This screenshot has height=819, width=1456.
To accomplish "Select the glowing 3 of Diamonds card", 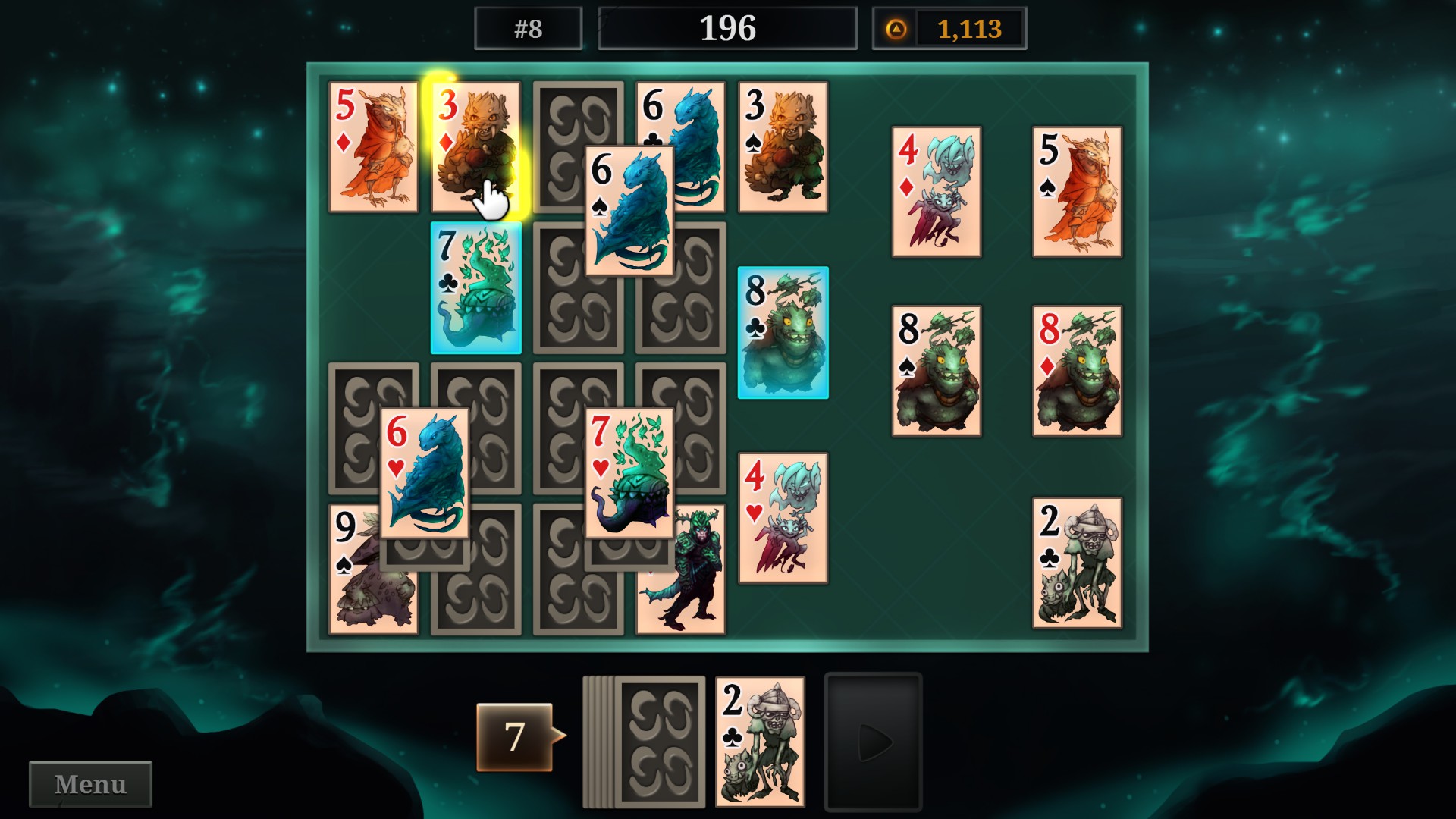I will tap(474, 148).
